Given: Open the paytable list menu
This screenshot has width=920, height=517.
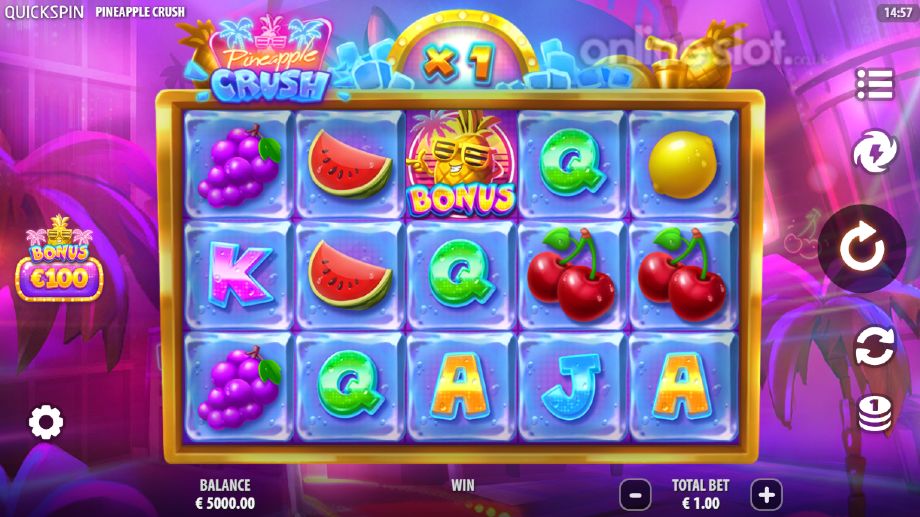Looking at the screenshot, I should (x=873, y=85).
